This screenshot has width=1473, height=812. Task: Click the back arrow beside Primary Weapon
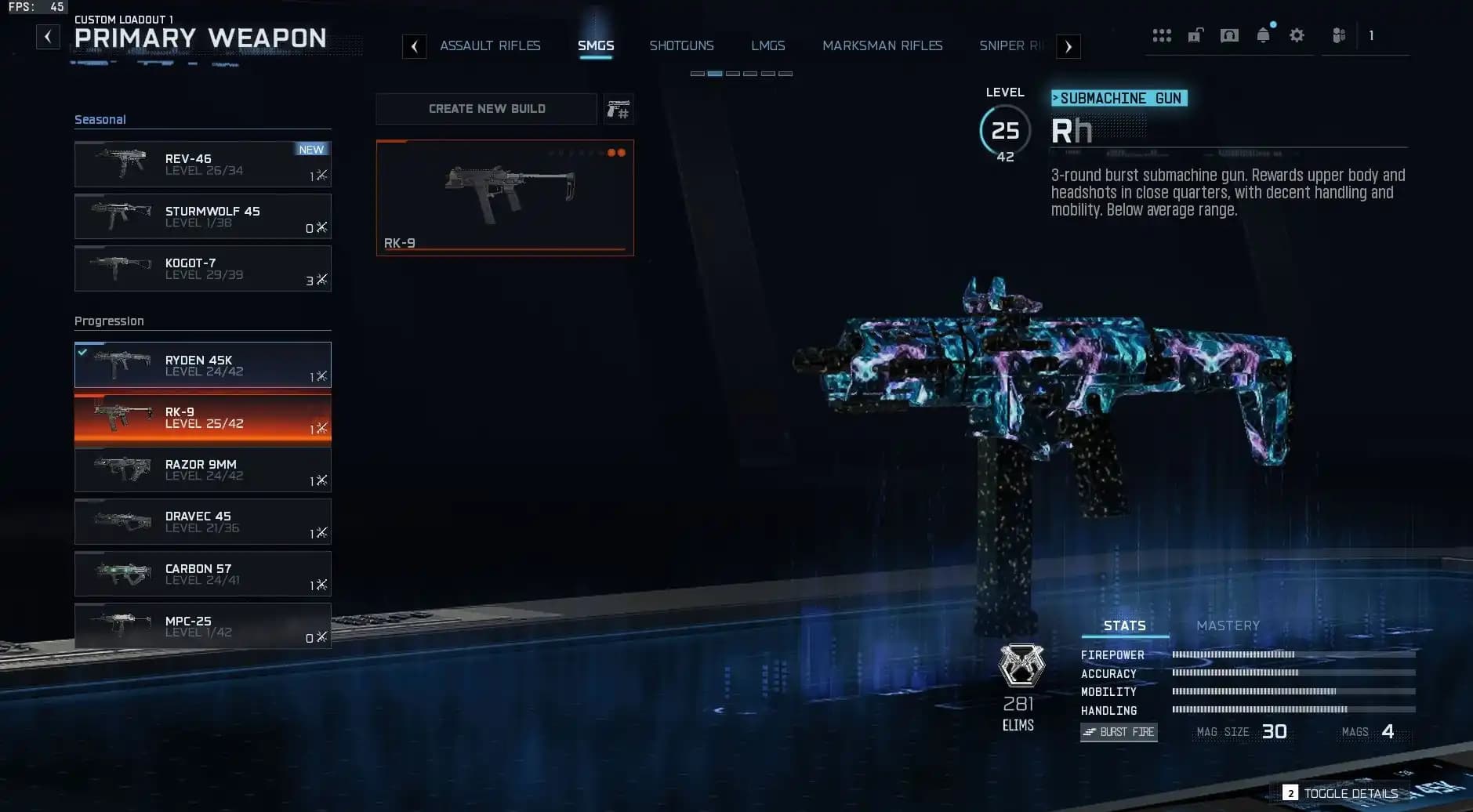[48, 36]
